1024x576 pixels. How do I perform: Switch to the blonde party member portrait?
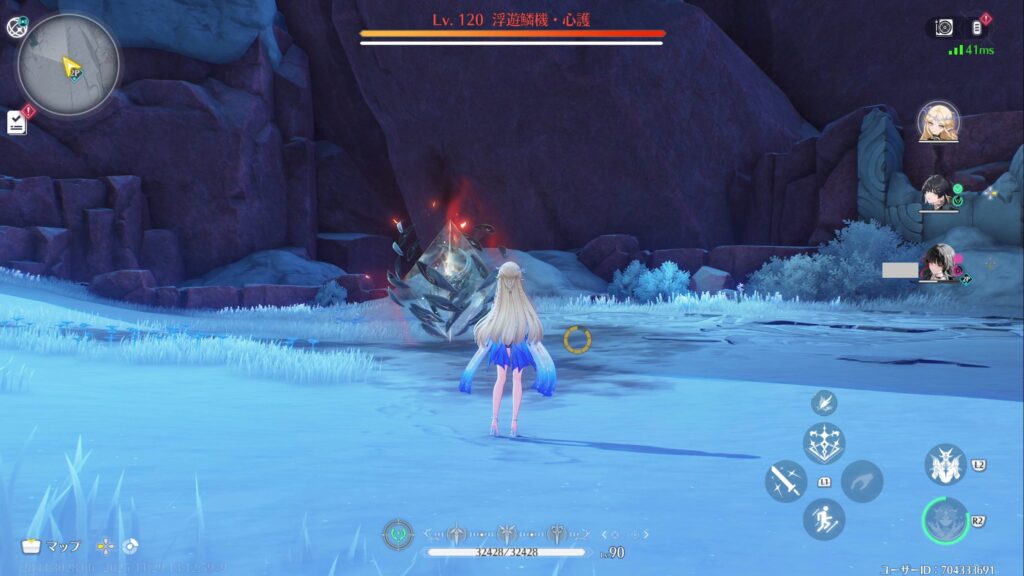938,122
